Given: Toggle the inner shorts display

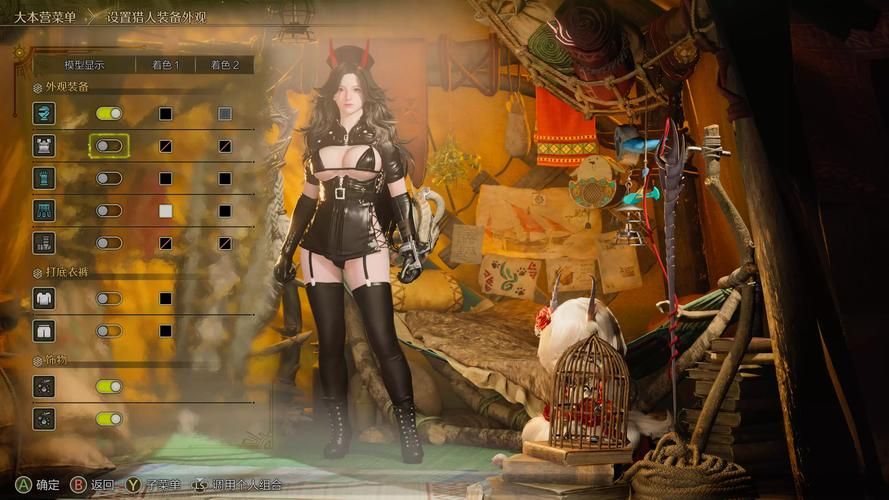Looking at the screenshot, I should pos(109,330).
